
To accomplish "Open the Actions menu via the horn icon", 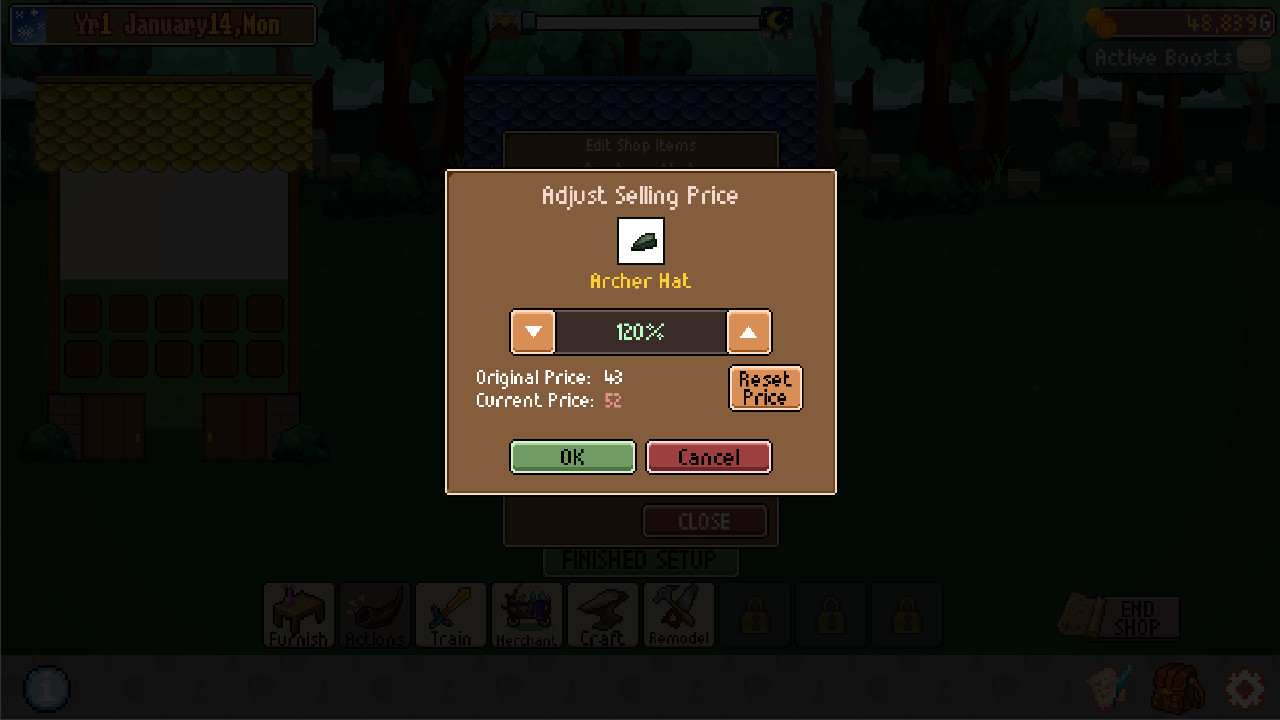I will [374, 615].
